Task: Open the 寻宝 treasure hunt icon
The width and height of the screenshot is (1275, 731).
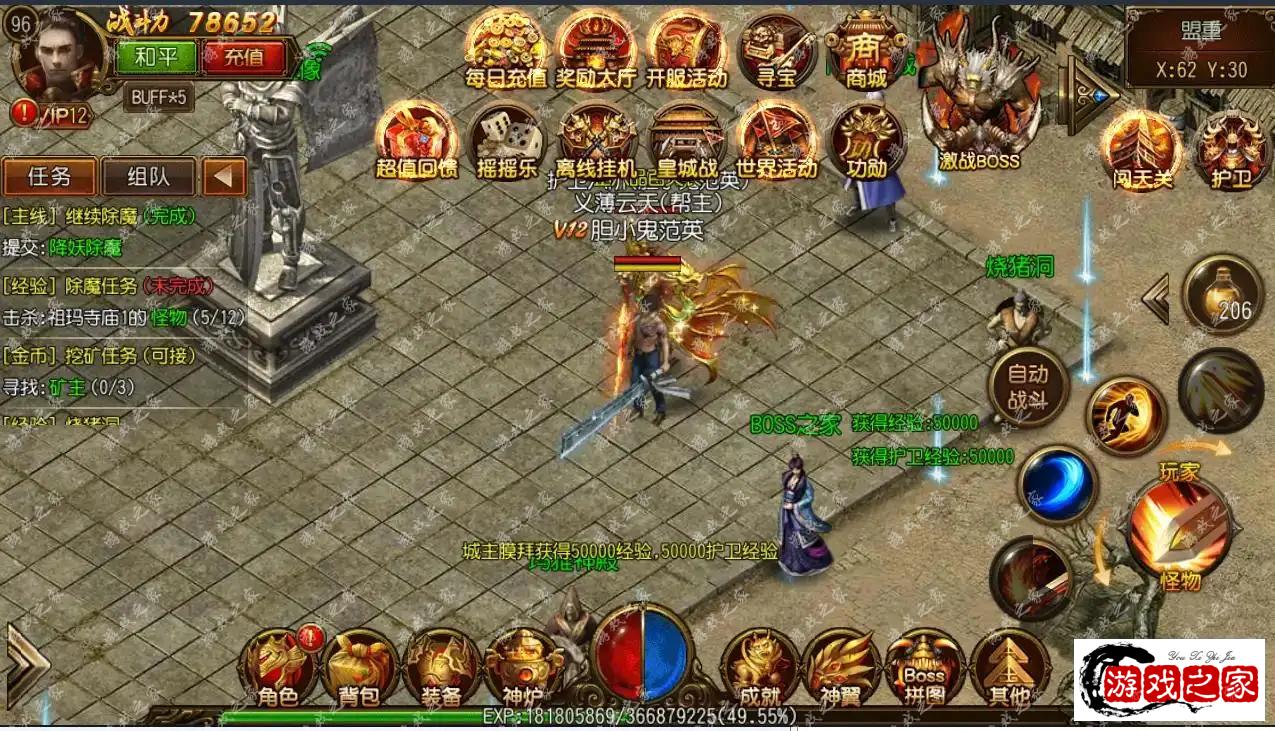Action: pyautogui.click(x=776, y=48)
